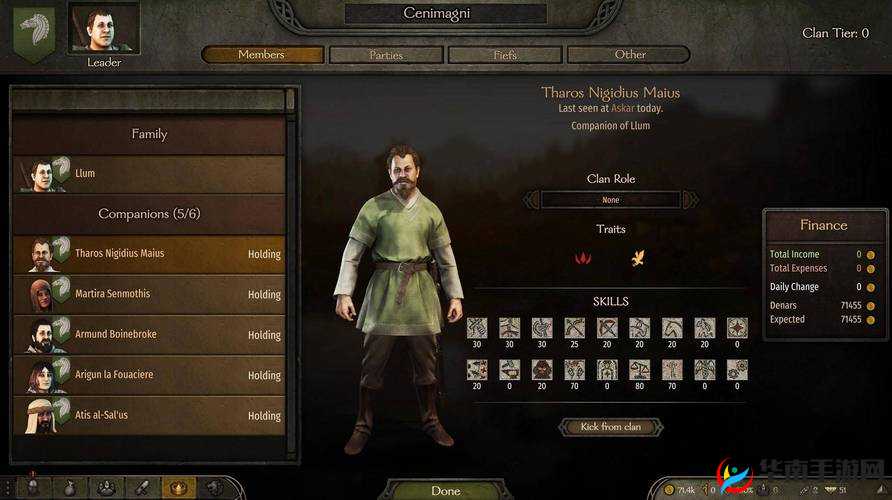Viewport: 892px width, 500px height.
Task: Select companion Armund Boinebroke
Action: point(150,334)
